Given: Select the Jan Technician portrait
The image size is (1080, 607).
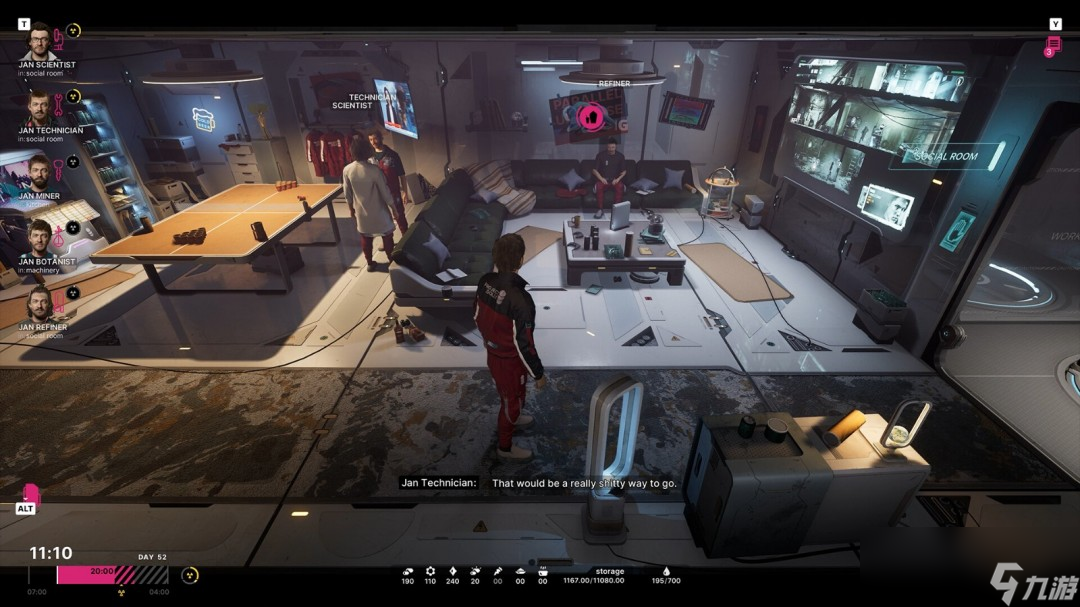Looking at the screenshot, I should [39, 108].
